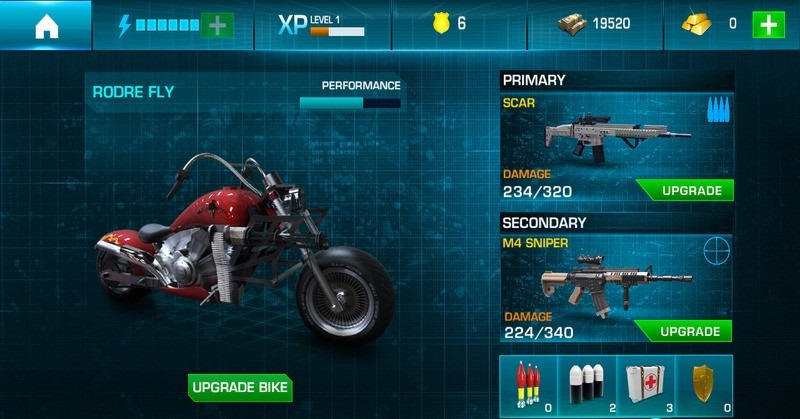This screenshot has width=800, height=419.
Task: Upgrade the M4 Sniper secondary weapon
Action: coord(684,331)
